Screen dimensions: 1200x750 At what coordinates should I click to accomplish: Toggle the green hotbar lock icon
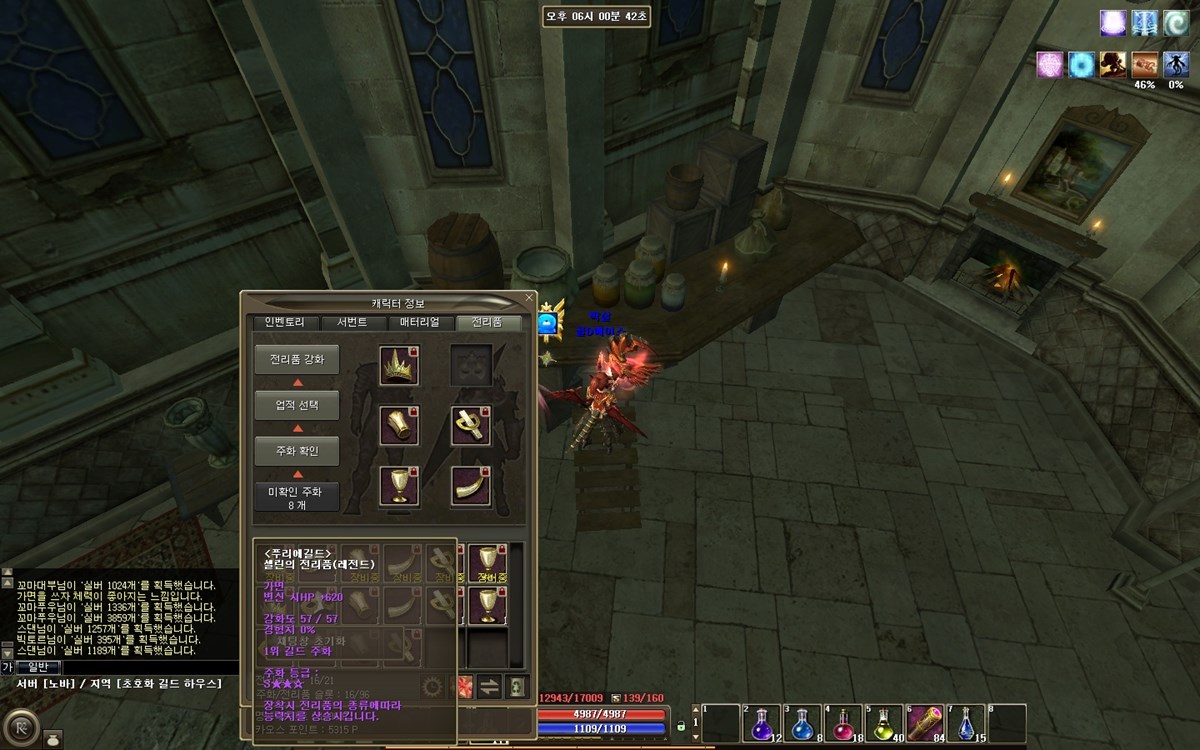coord(682,725)
